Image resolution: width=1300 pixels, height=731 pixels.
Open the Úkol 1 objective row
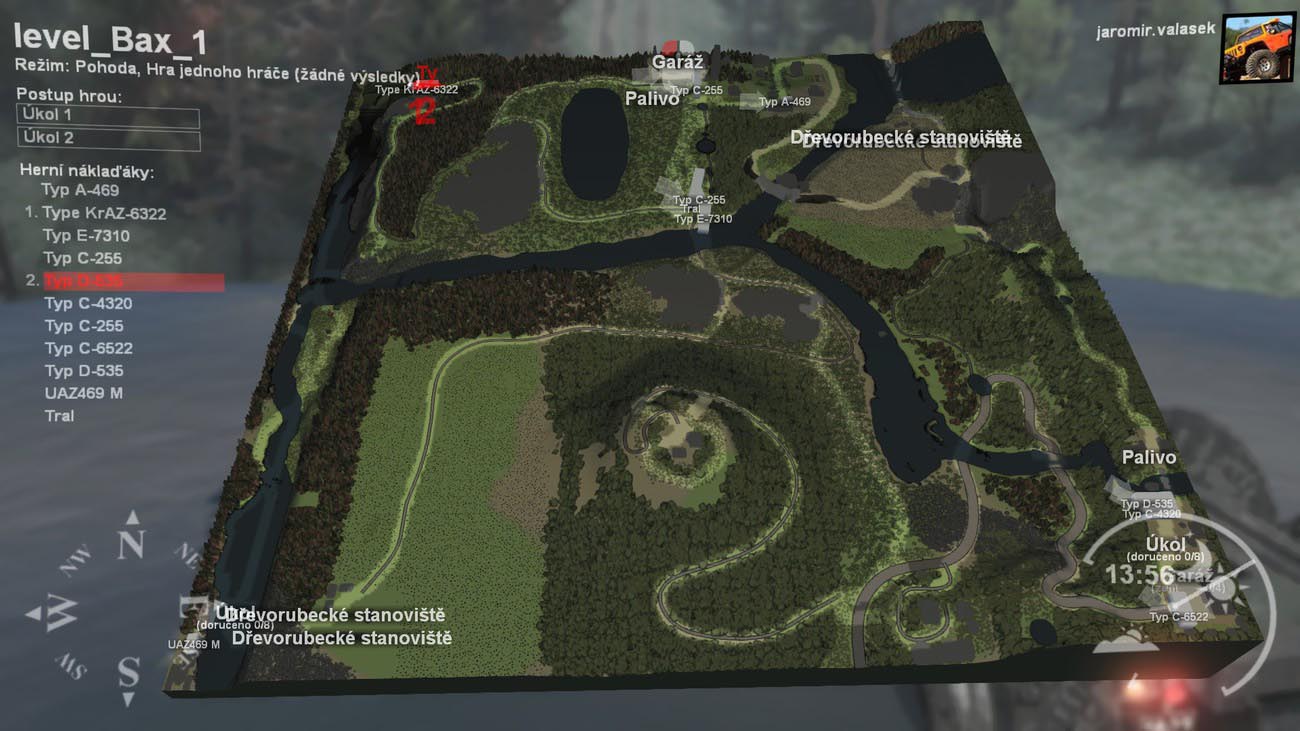pos(107,116)
